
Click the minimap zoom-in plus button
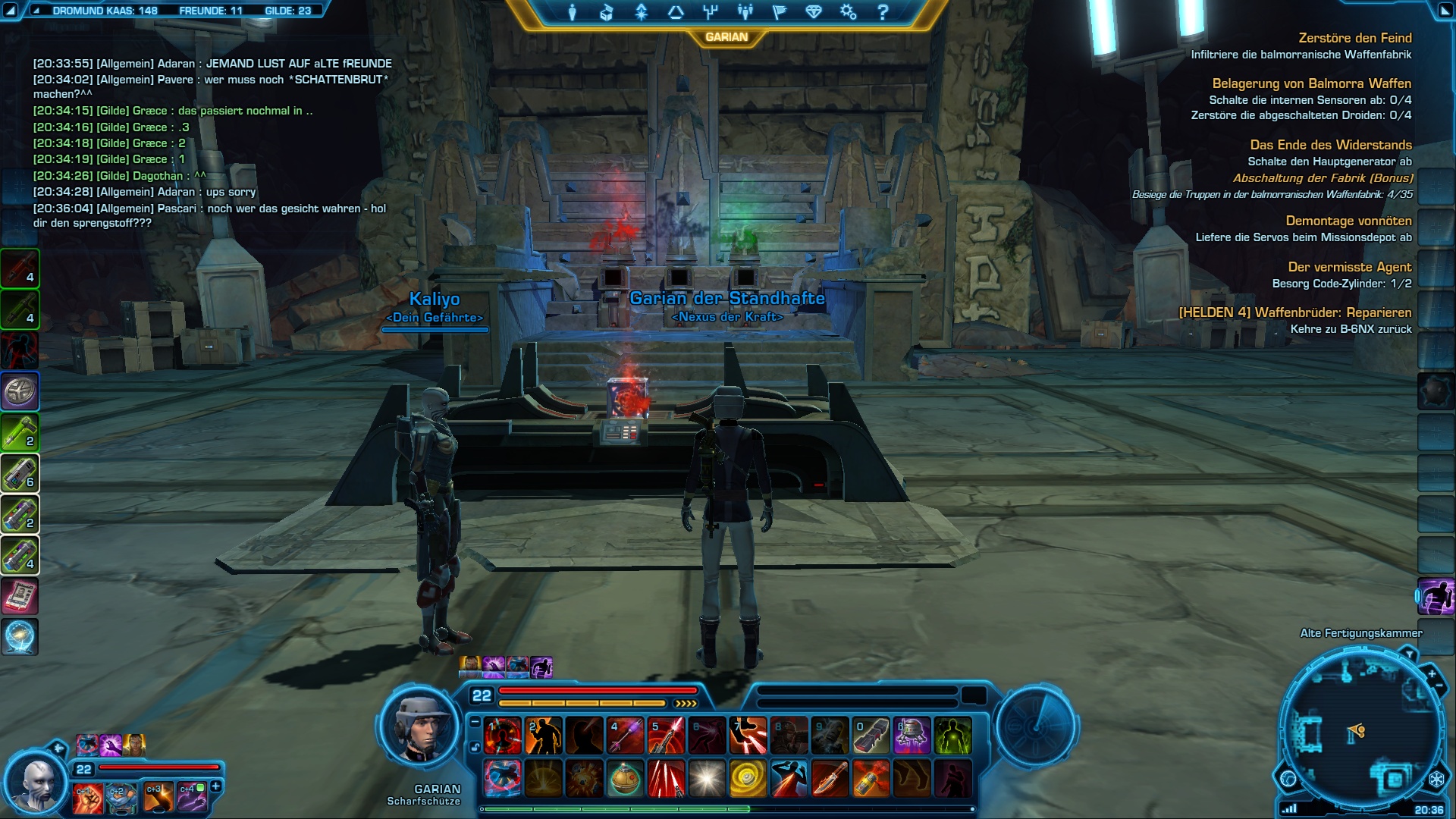click(1432, 674)
